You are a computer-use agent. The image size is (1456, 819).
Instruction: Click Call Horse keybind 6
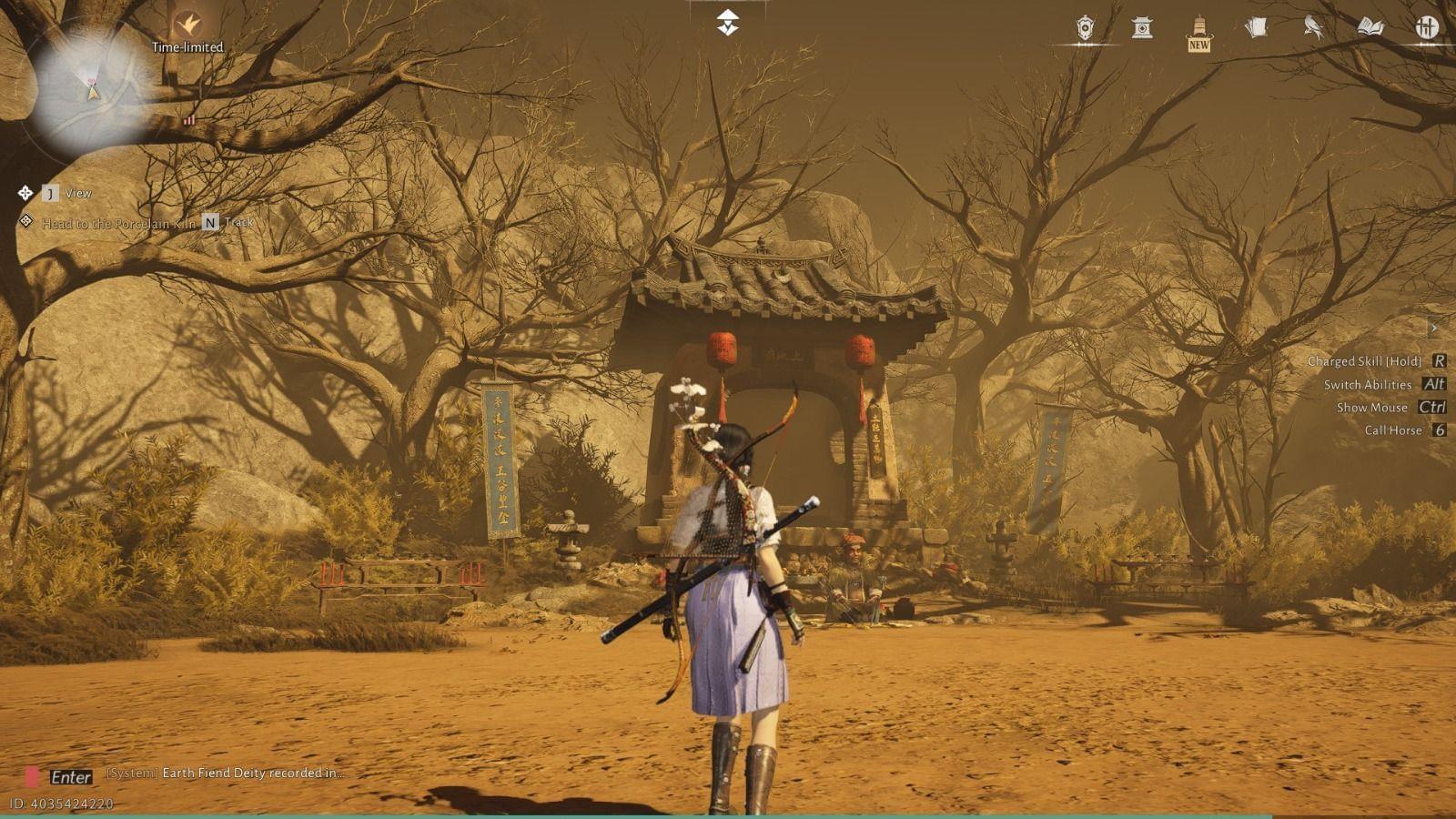[1439, 430]
